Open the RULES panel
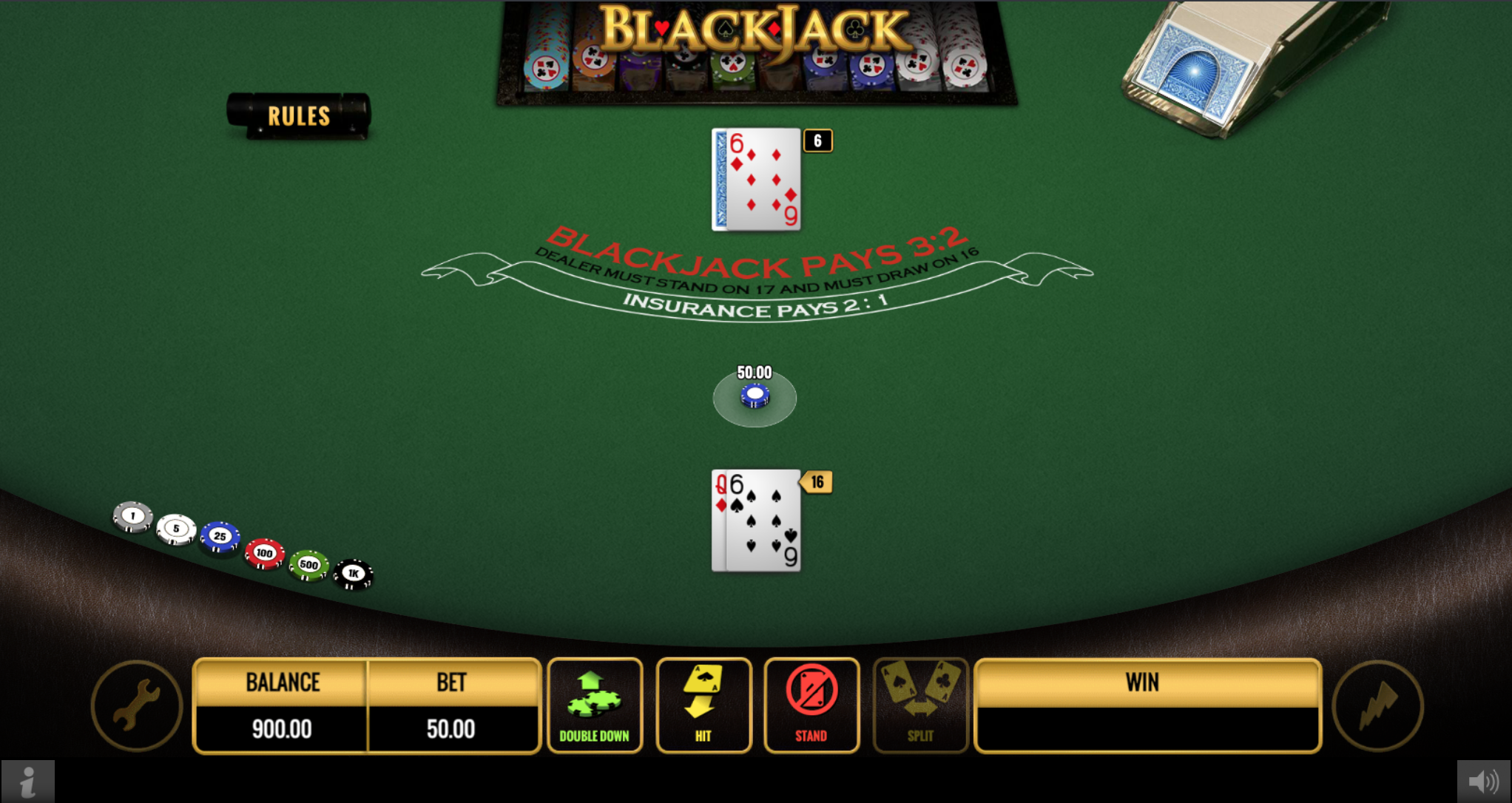1512x803 pixels. click(x=299, y=116)
